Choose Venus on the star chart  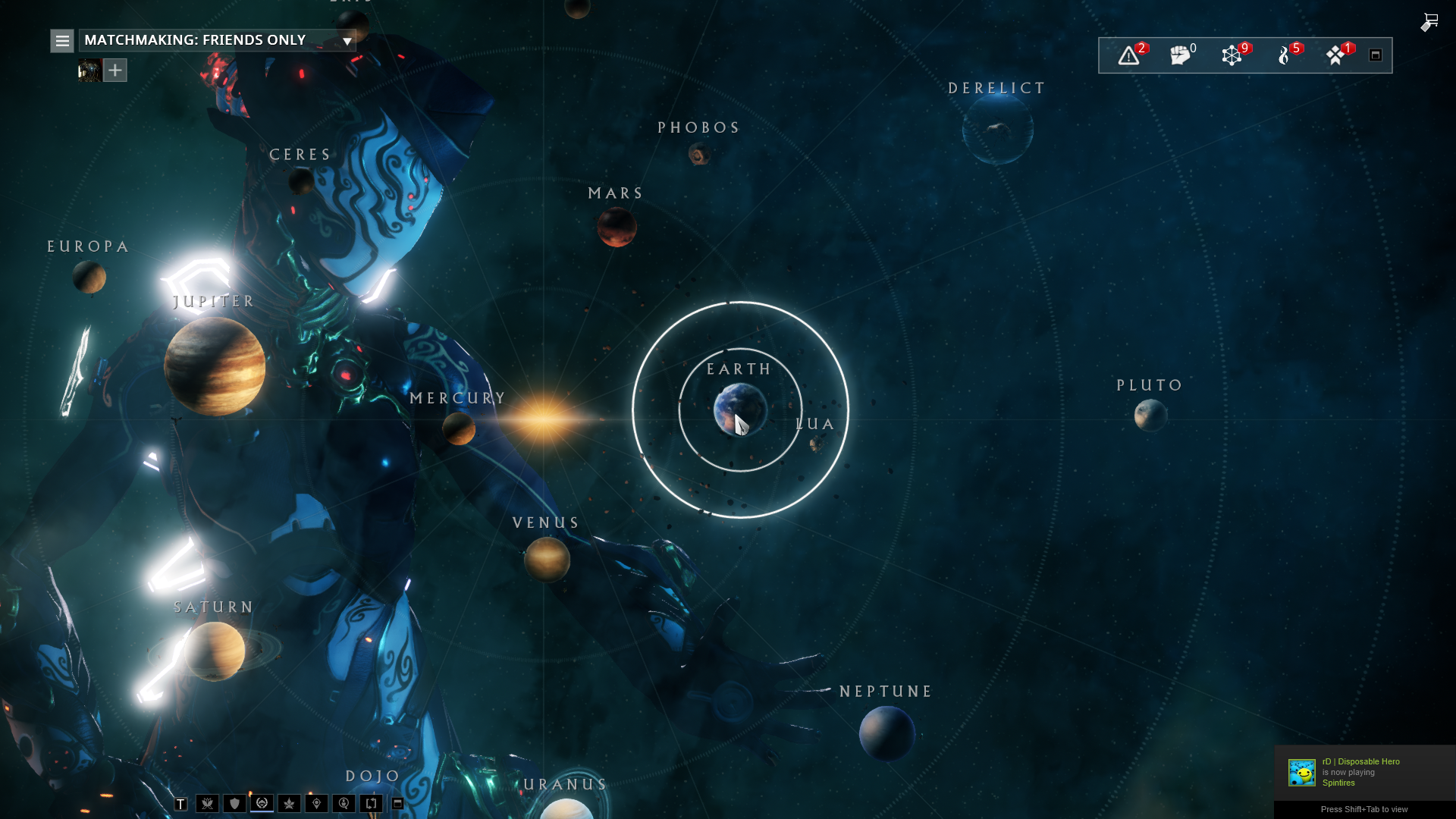(547, 560)
